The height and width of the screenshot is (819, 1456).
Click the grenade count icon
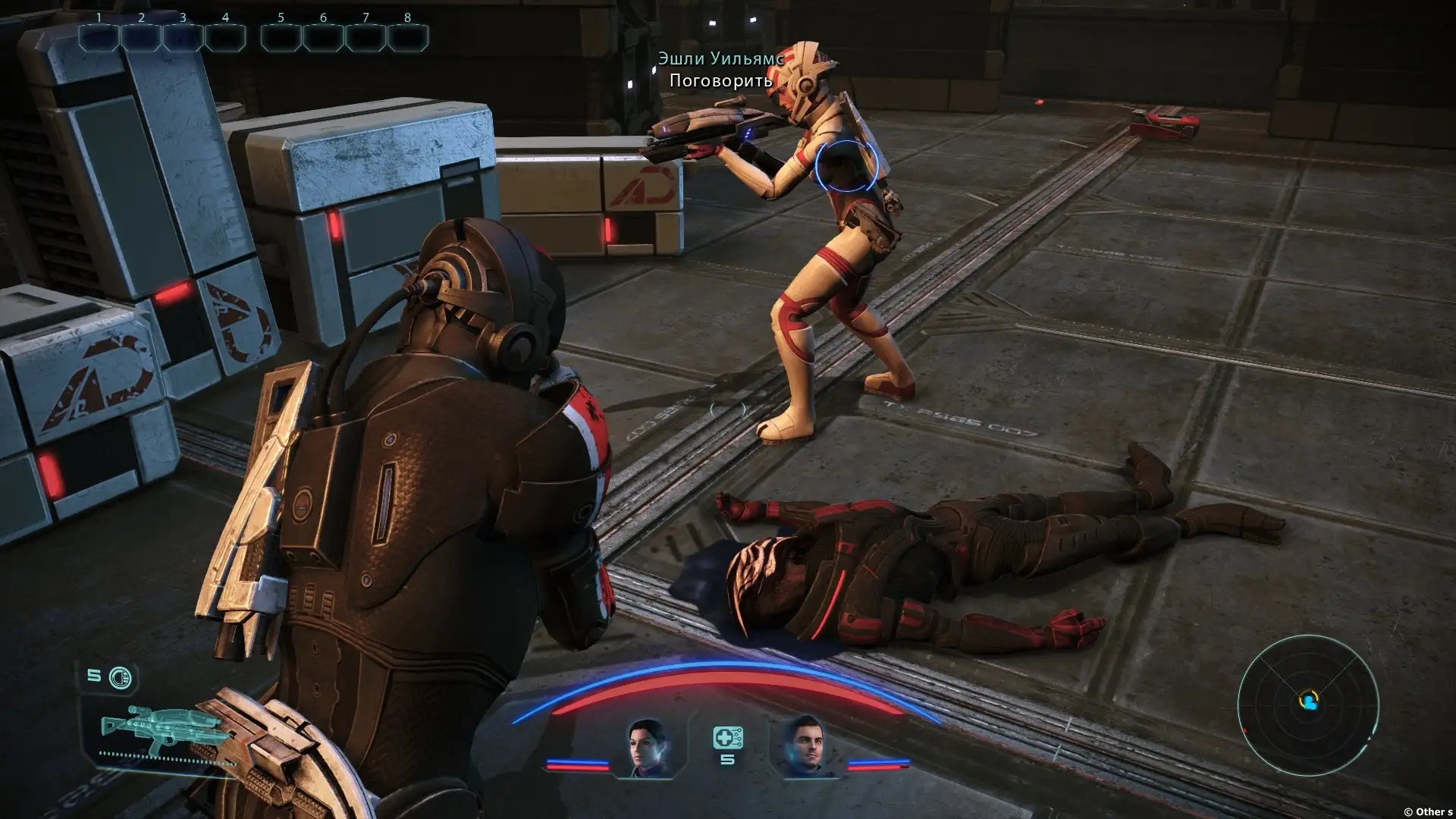[120, 677]
